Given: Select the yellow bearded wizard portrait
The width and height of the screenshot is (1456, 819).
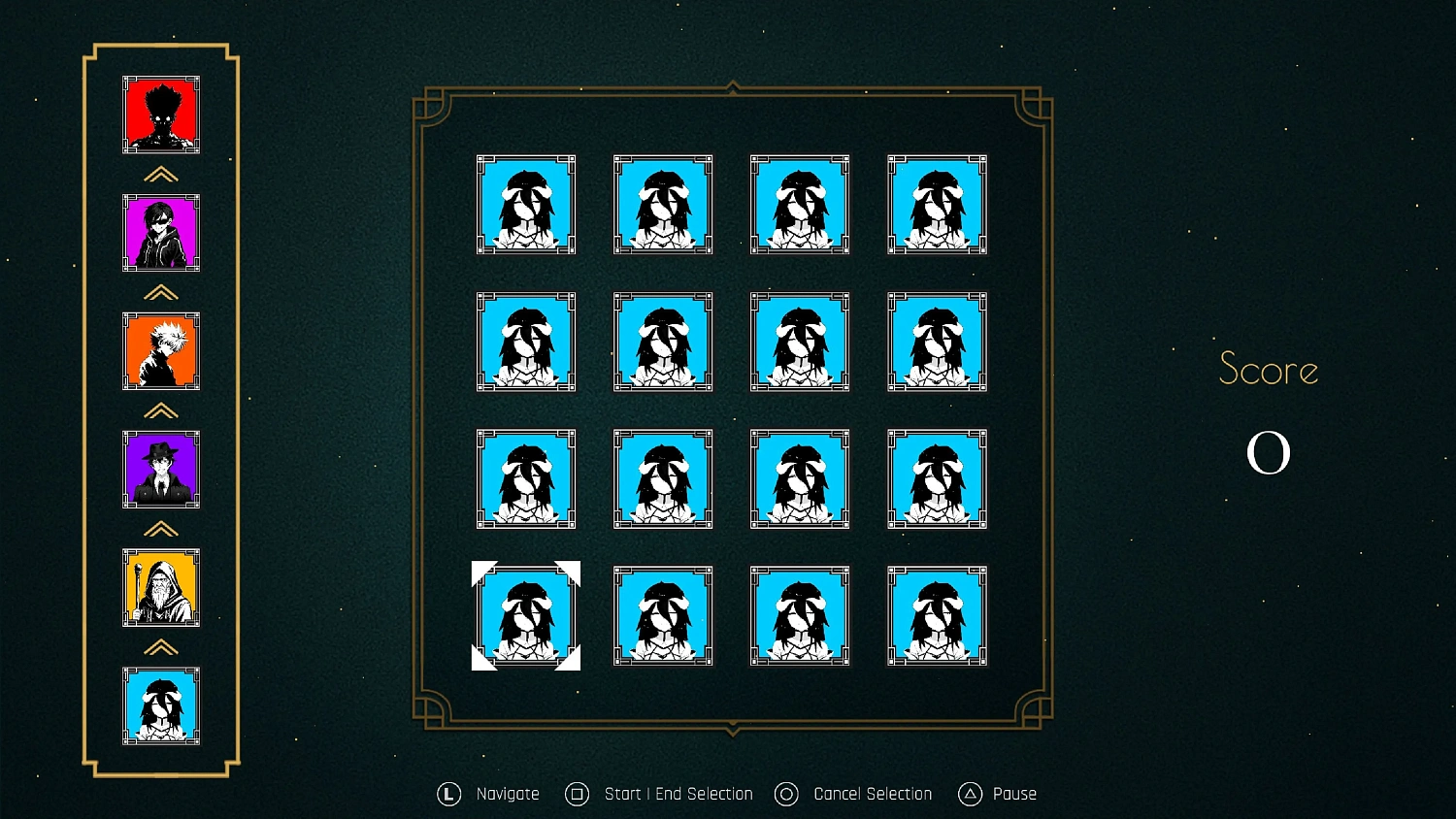Looking at the screenshot, I should (x=161, y=588).
